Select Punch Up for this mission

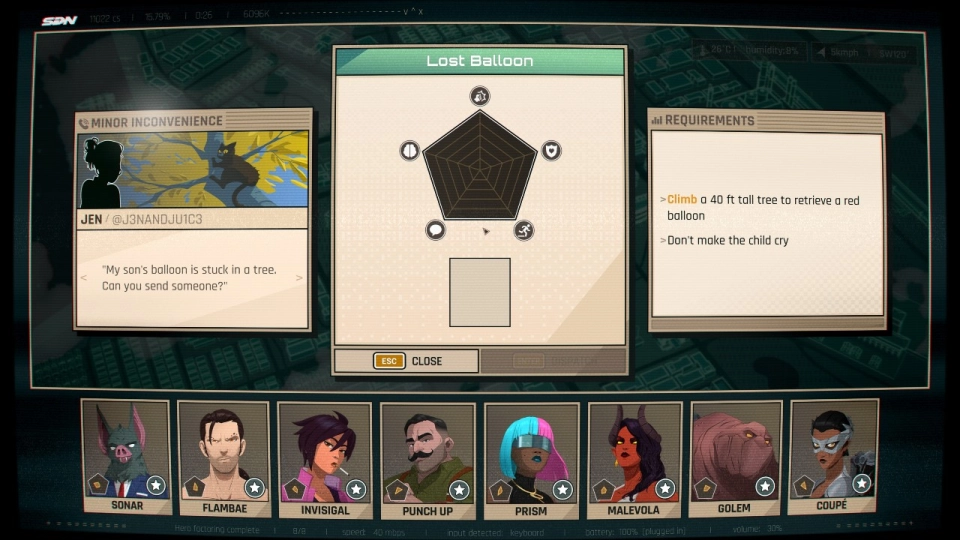pos(428,456)
